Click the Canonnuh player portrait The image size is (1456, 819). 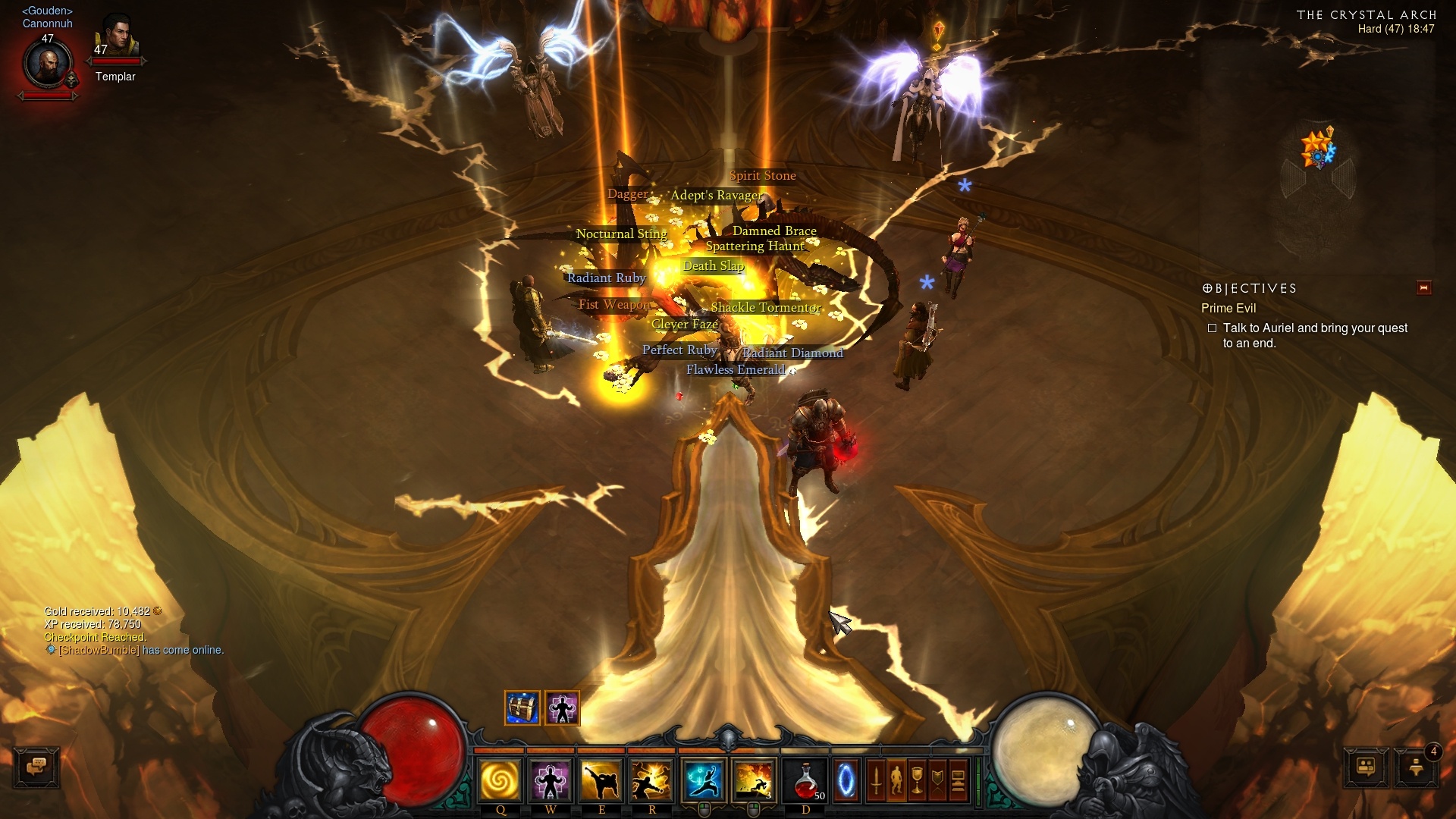tap(48, 65)
